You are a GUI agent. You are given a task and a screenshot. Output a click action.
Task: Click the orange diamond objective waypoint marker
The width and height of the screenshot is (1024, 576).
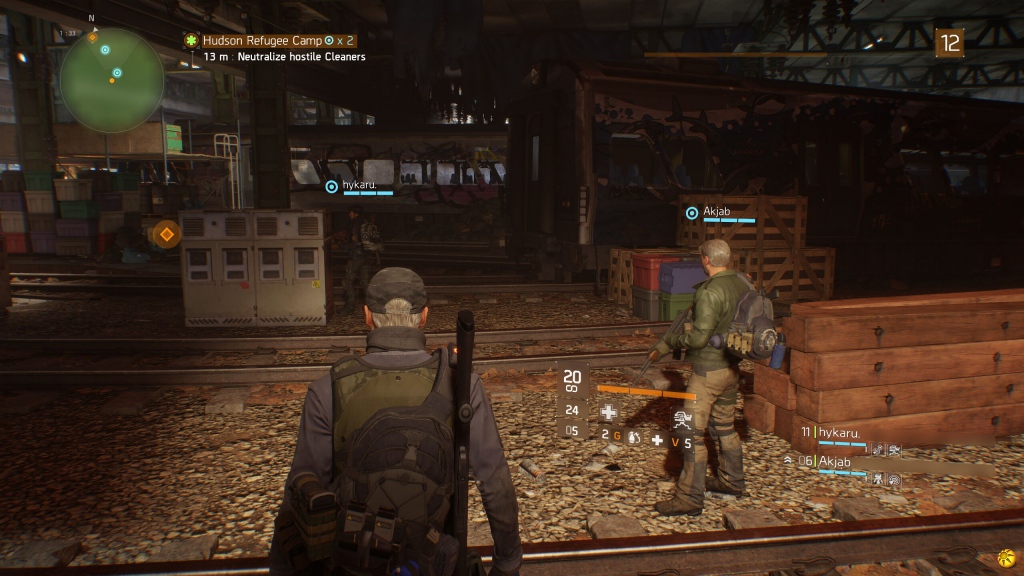click(x=166, y=235)
